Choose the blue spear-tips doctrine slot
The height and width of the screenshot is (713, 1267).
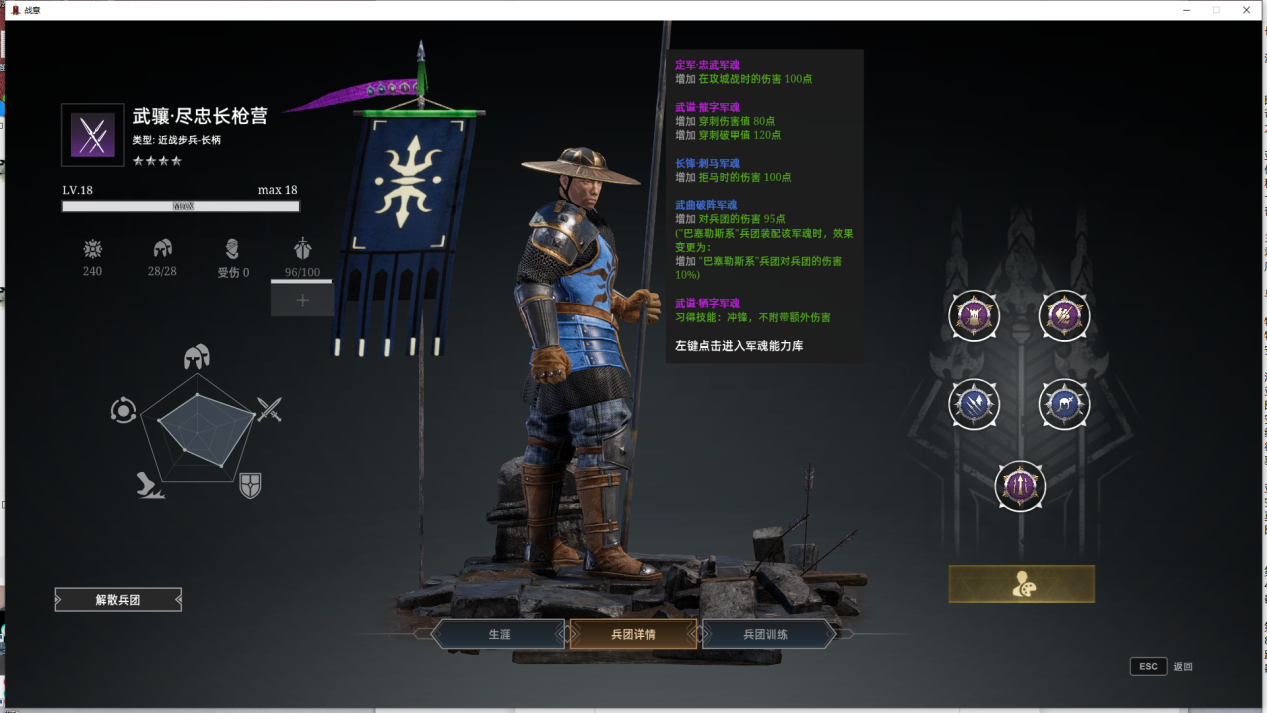pos(973,404)
